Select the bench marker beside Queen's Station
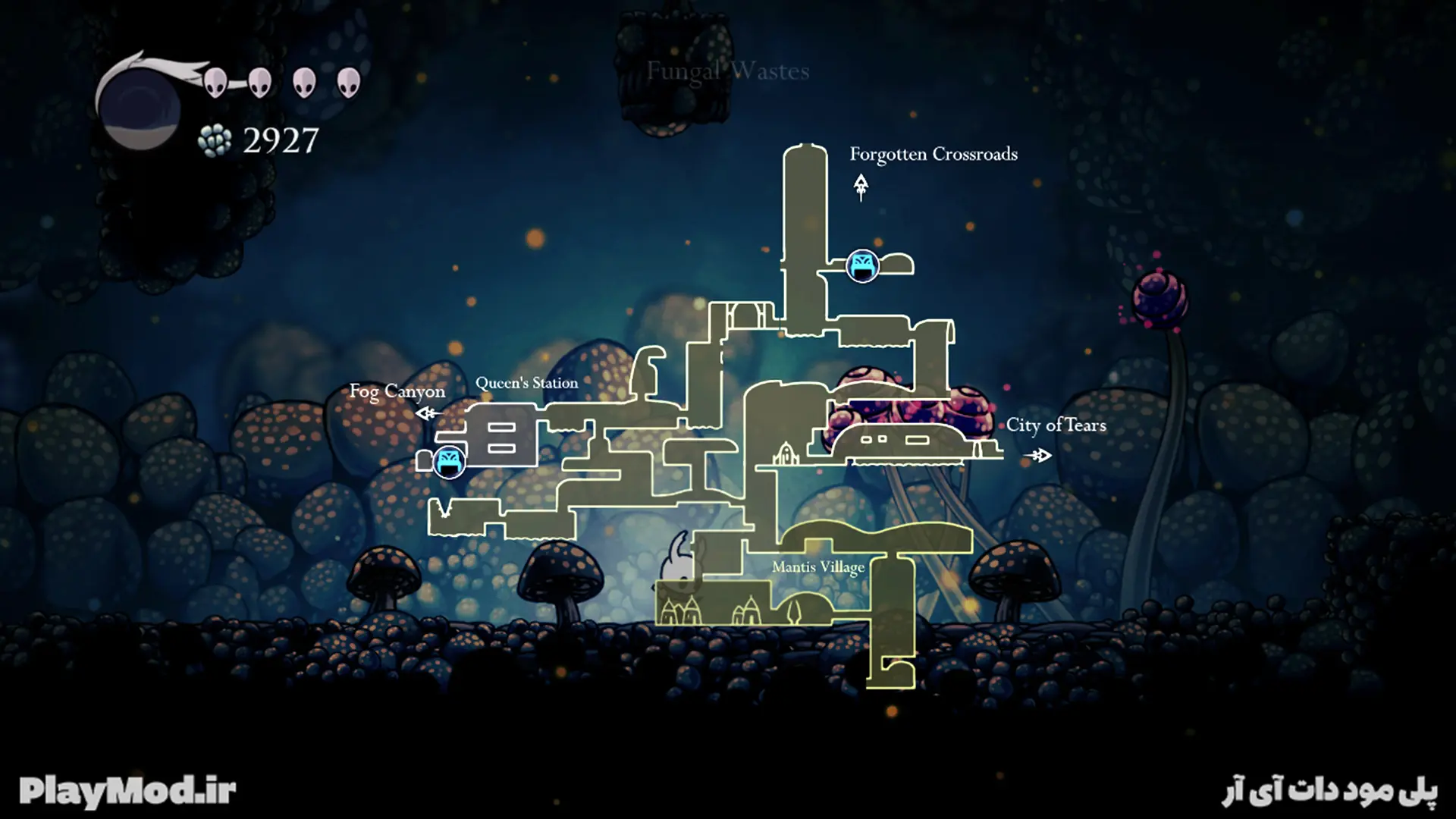The image size is (1456, 819). (x=449, y=461)
